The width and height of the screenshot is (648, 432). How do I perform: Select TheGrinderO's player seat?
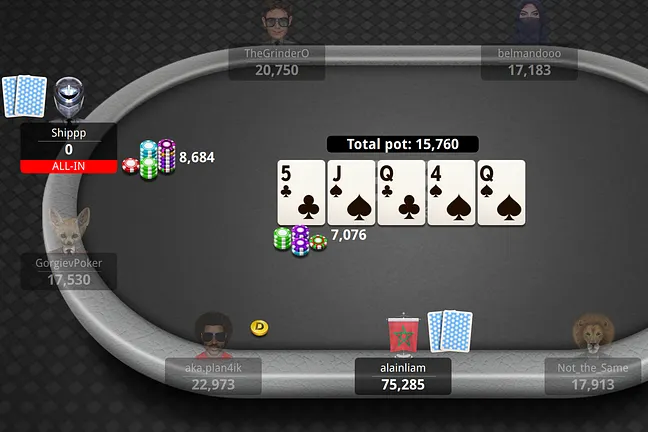277,61
